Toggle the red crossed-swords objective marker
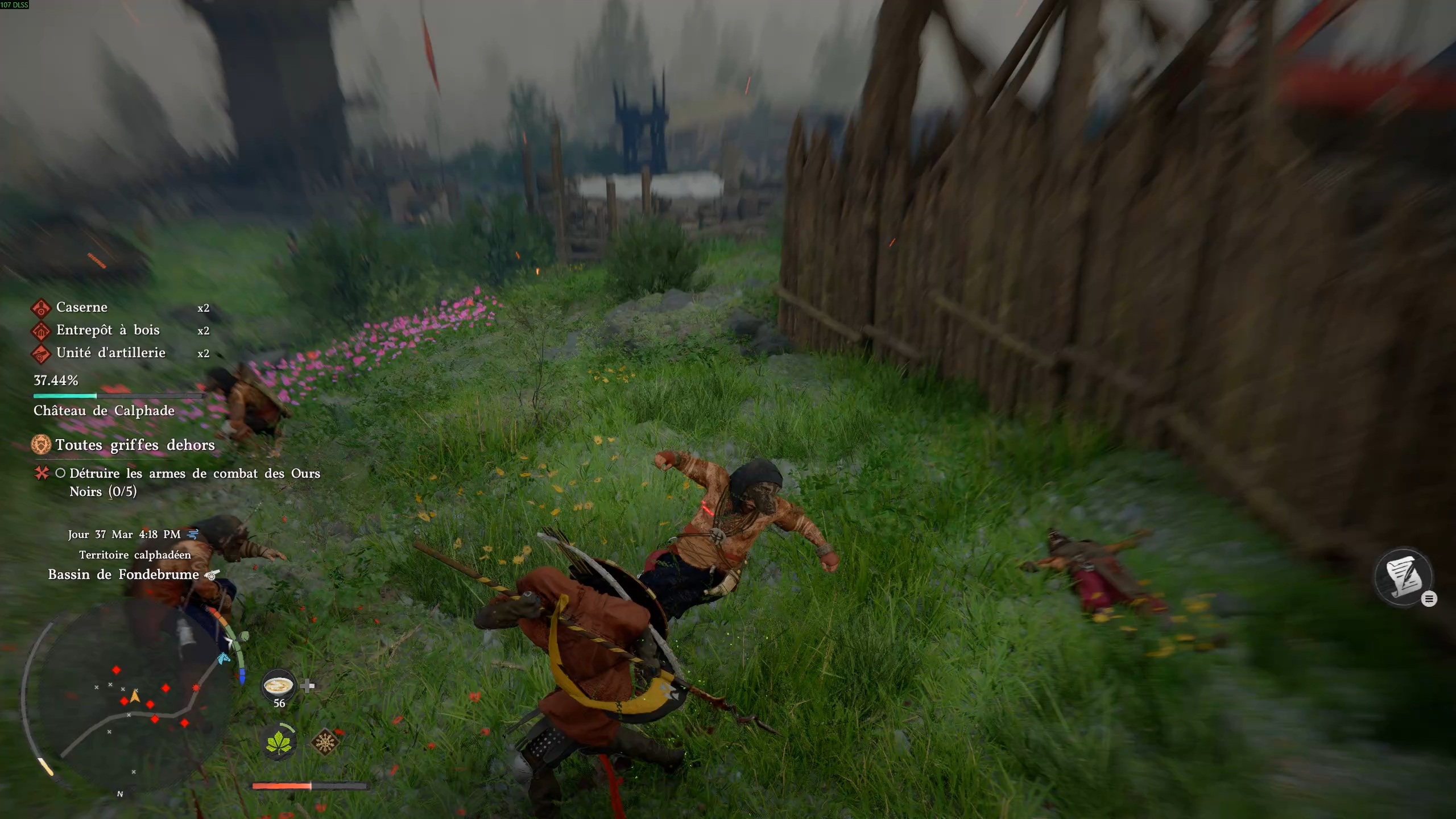The image size is (1456, 819). [x=41, y=473]
